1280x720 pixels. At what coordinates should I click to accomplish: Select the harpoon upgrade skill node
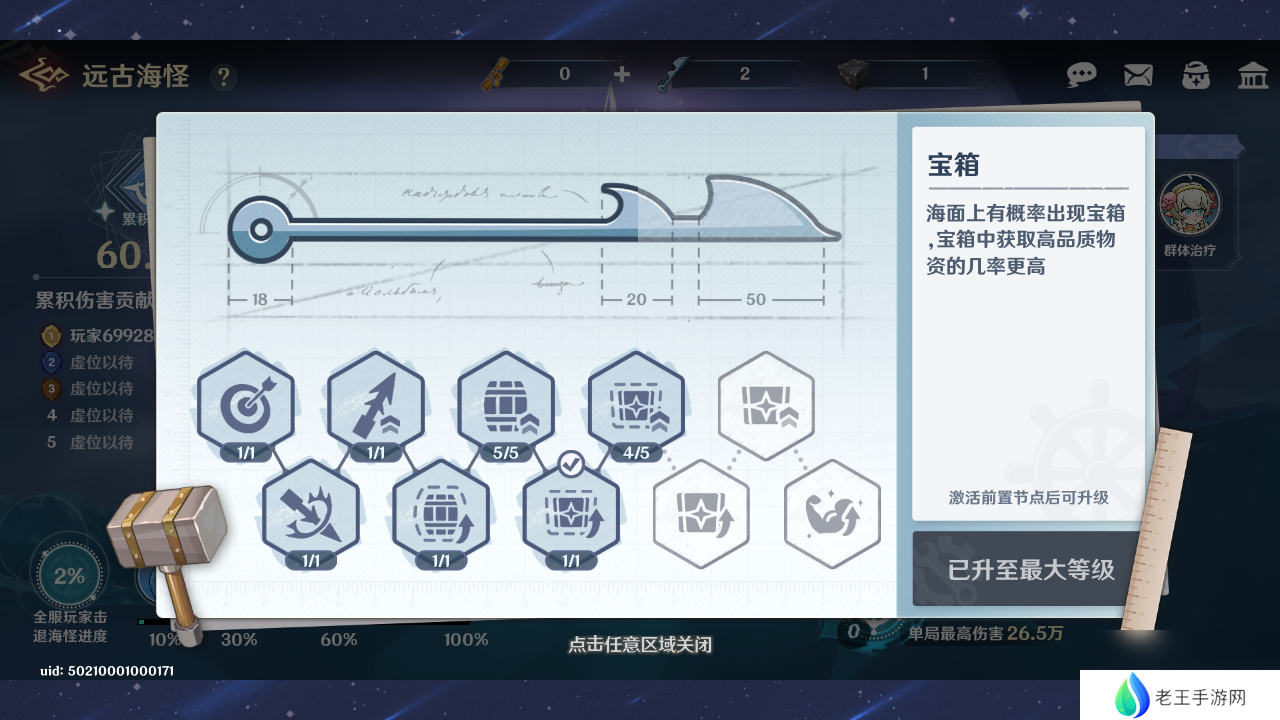pos(376,405)
